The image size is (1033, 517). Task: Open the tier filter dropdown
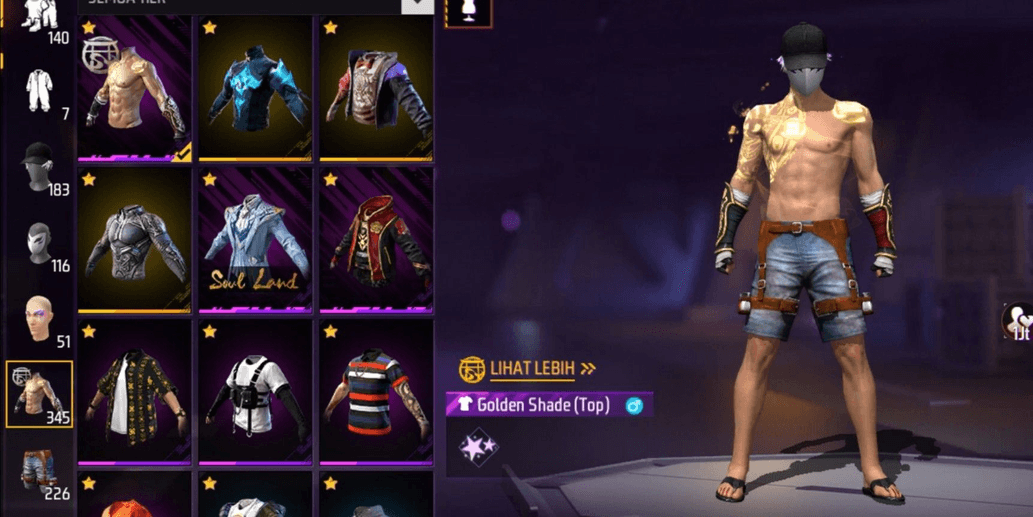[417, 5]
